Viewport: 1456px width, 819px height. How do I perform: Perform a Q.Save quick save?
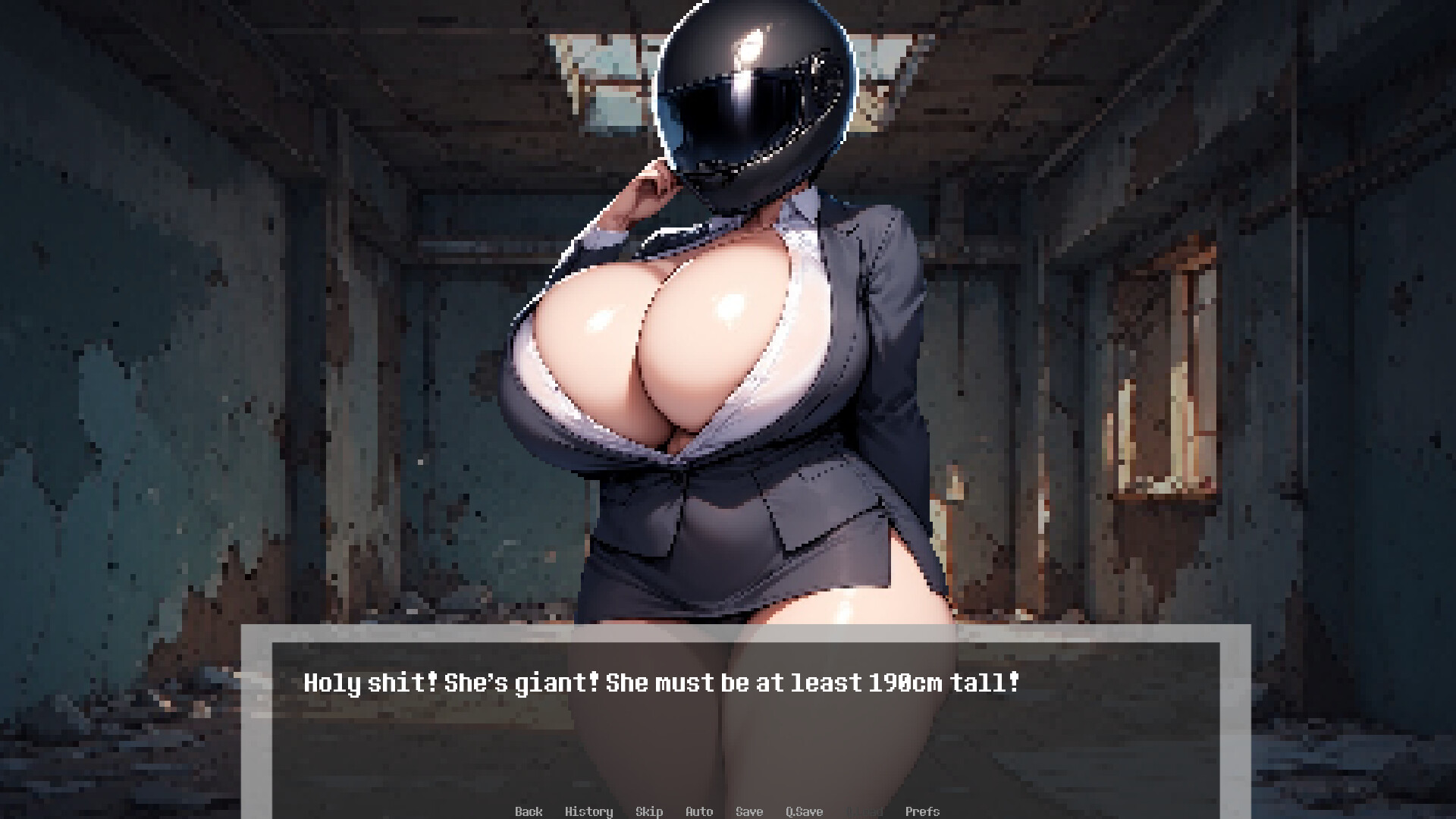click(x=804, y=811)
